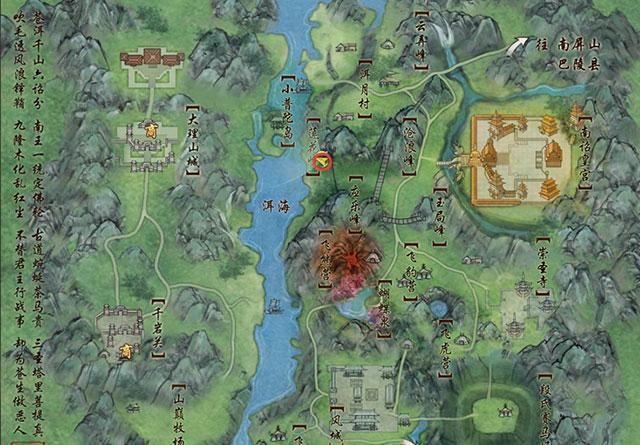Select the 飞豹营 camp label

[x=411, y=271]
